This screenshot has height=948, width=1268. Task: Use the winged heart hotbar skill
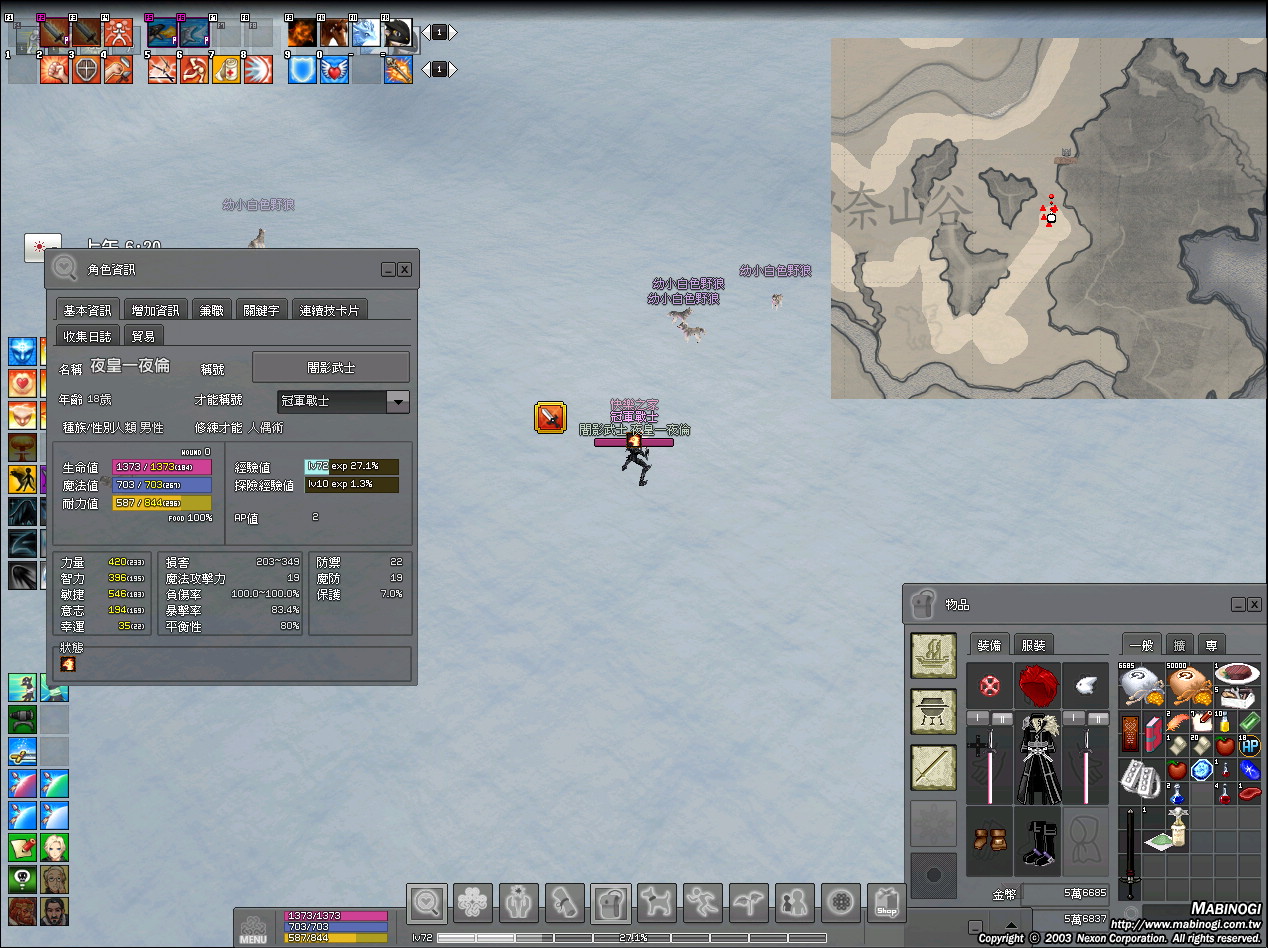pyautogui.click(x=335, y=69)
